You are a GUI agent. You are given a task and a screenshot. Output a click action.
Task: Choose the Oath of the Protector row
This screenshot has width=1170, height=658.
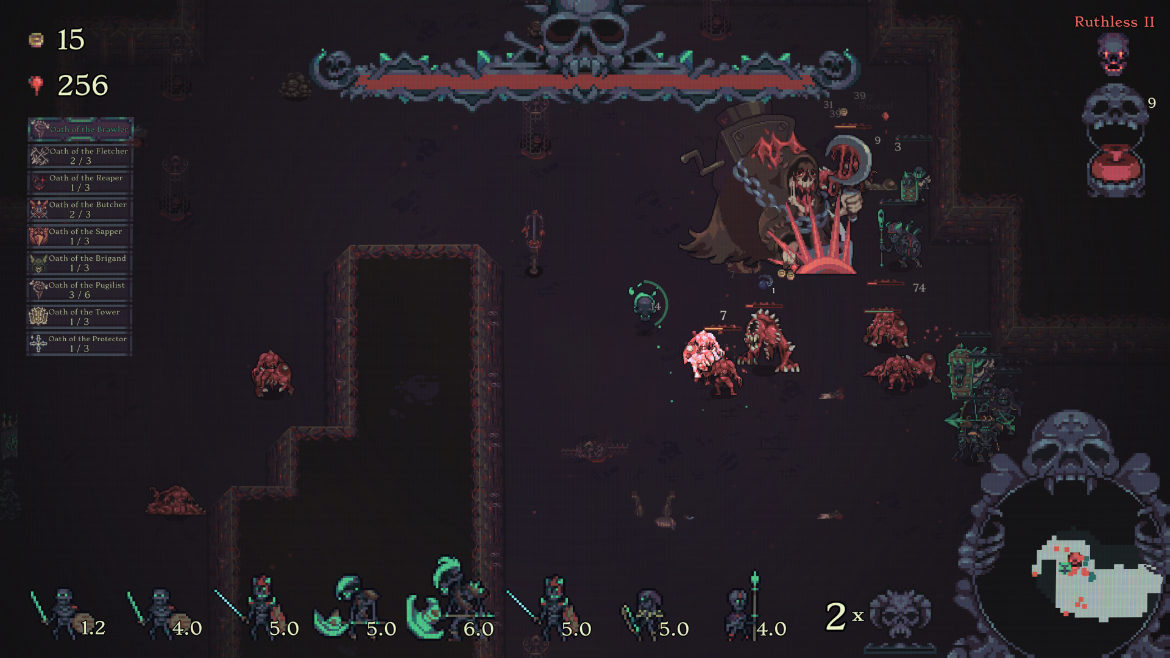pos(80,345)
